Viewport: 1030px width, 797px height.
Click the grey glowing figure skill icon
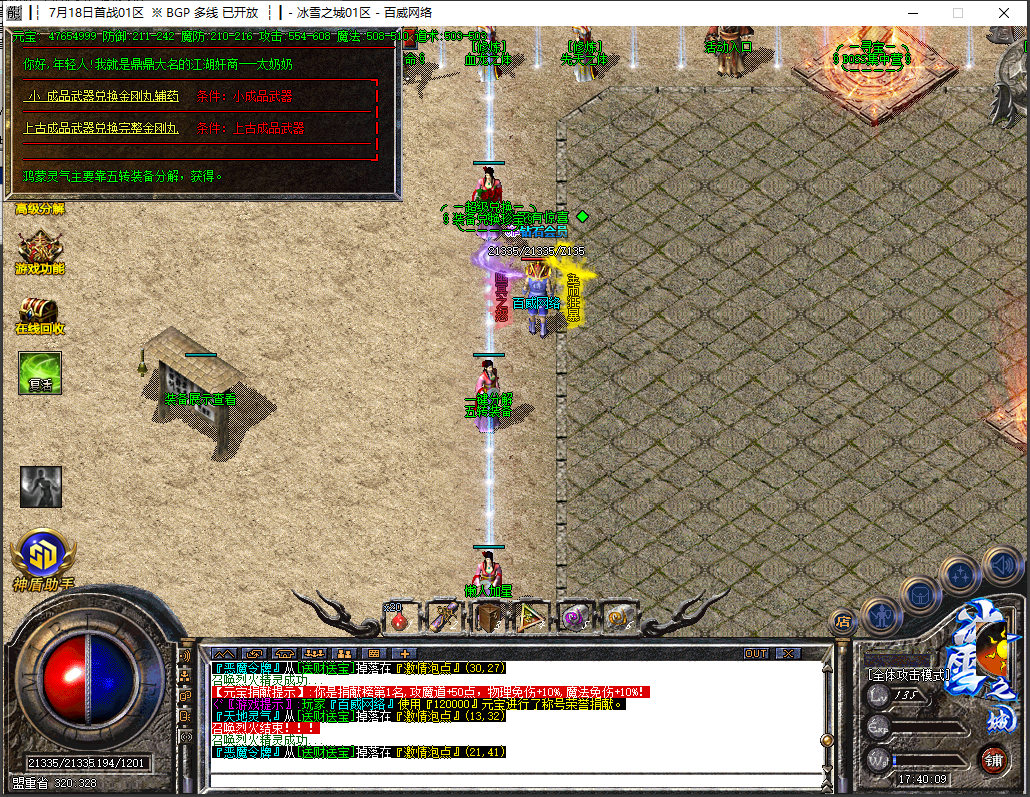point(41,487)
